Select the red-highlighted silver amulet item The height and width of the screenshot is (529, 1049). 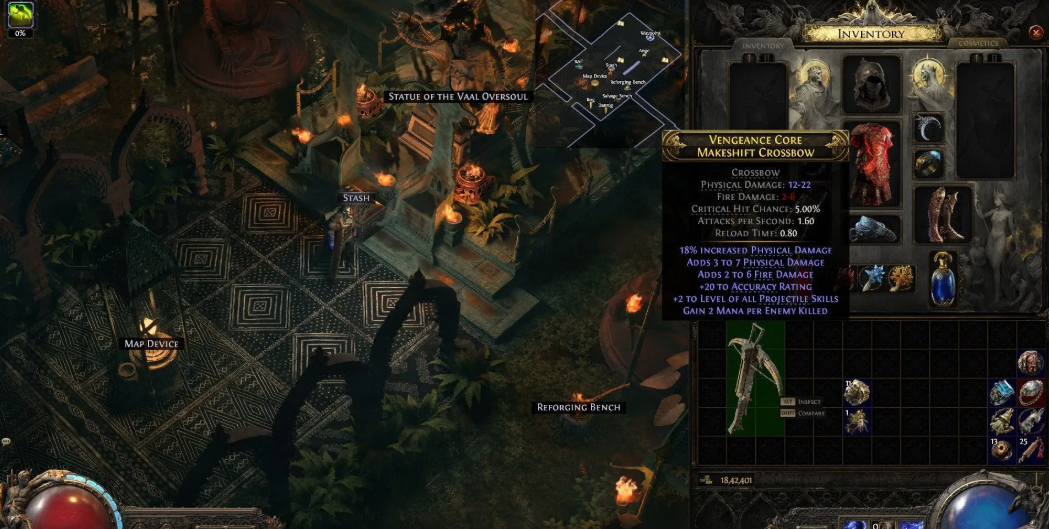pyautogui.click(x=1030, y=392)
